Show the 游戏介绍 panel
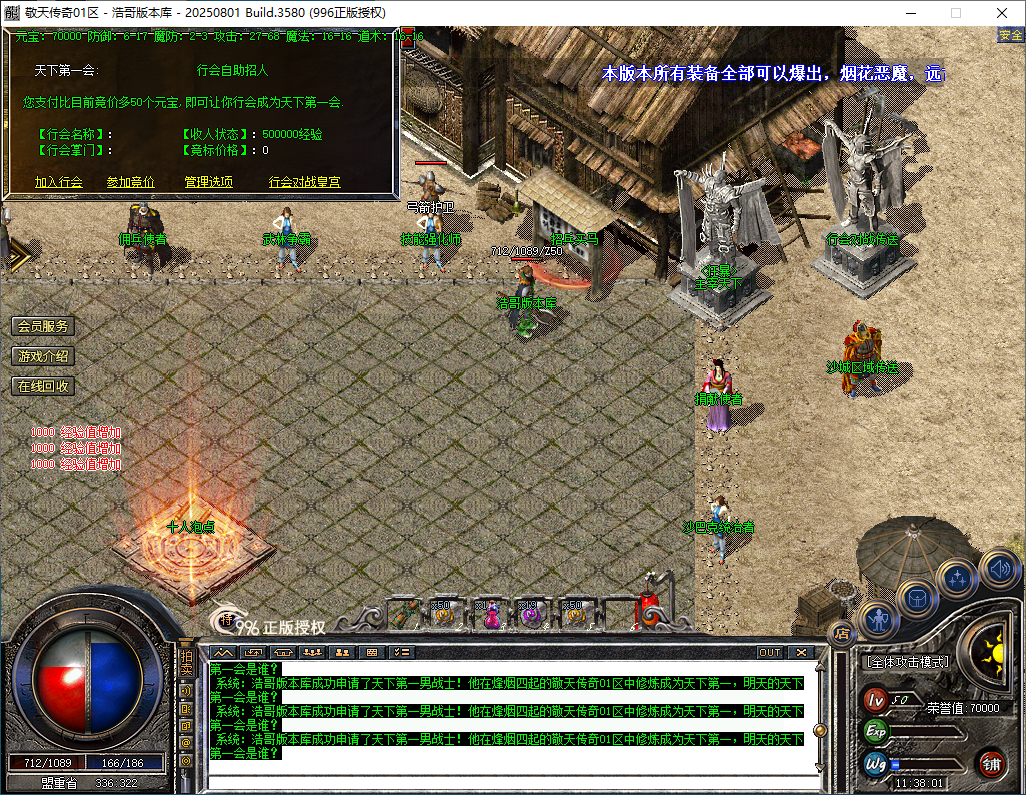This screenshot has height=795, width=1026. coord(43,356)
